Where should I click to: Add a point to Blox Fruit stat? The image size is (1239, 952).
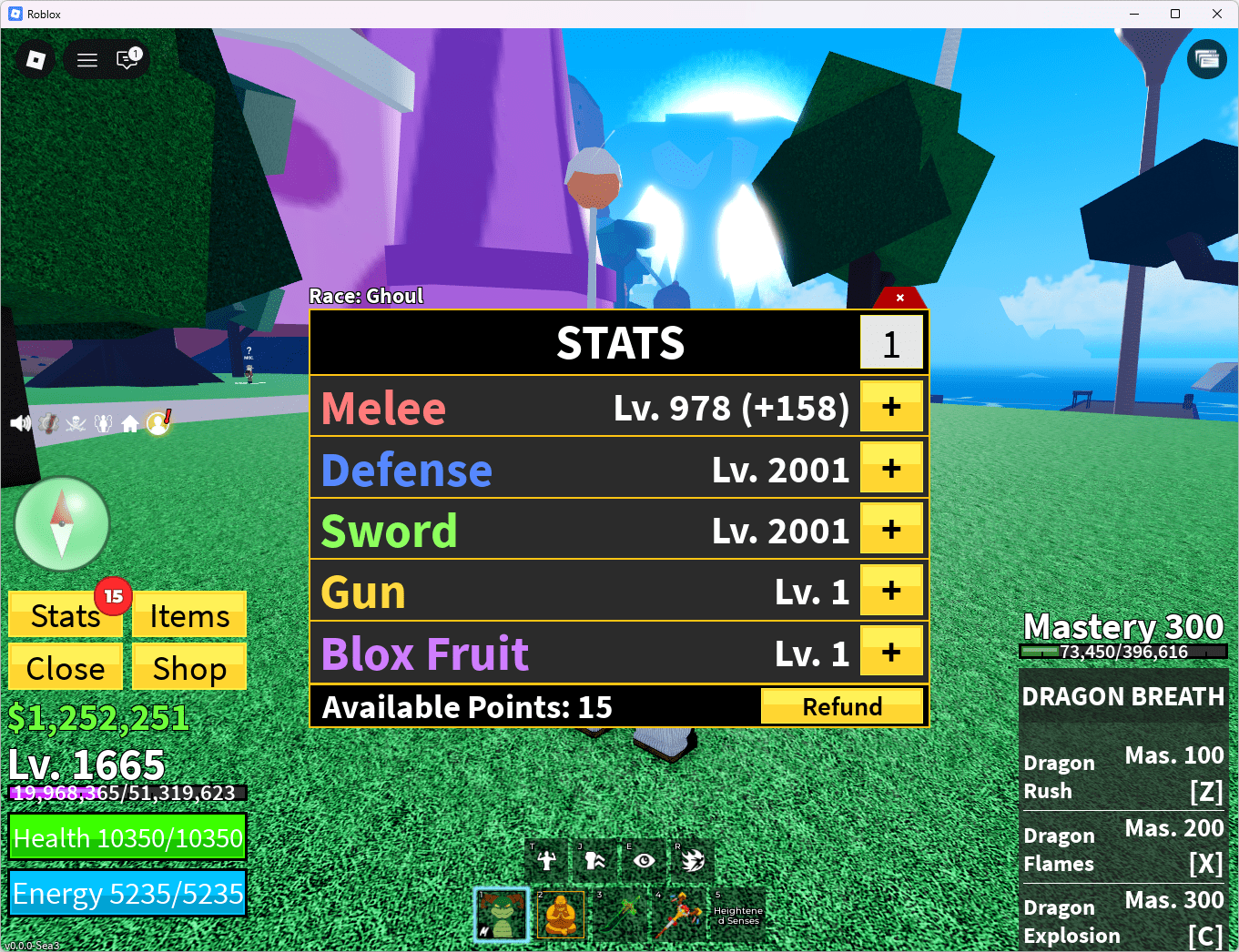pos(891,651)
